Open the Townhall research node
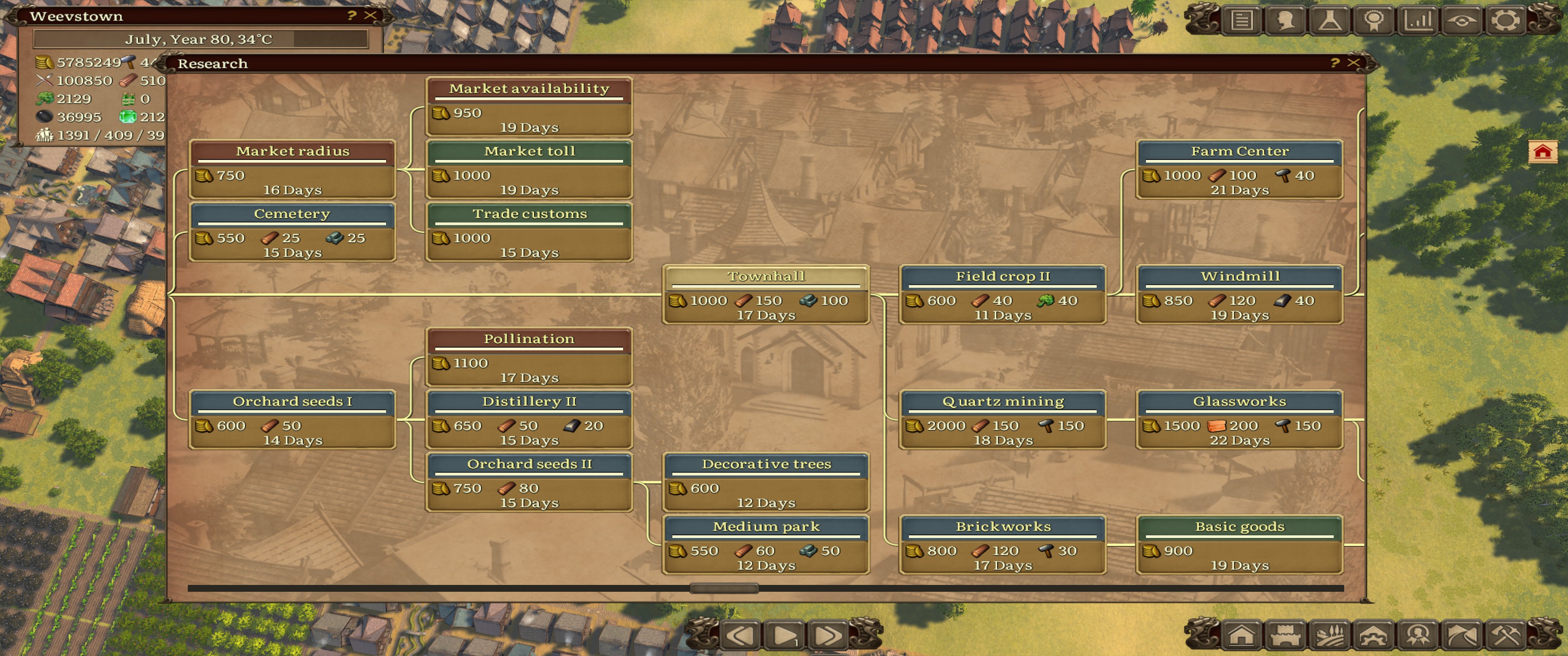Viewport: 1568px width, 656px height. click(x=766, y=295)
